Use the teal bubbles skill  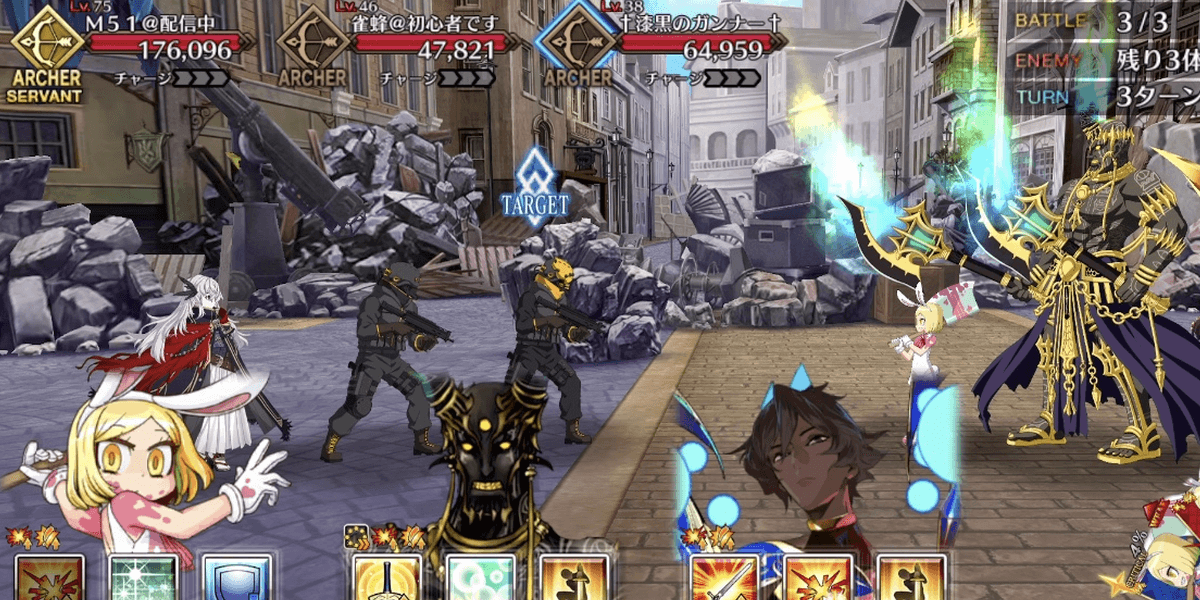tap(480, 578)
